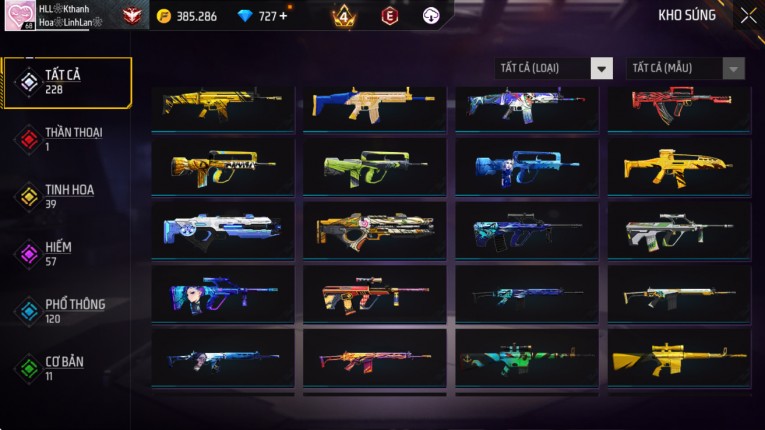Pick the blue FAMAS skin
Screen dimensions: 765x430
tap(527, 167)
